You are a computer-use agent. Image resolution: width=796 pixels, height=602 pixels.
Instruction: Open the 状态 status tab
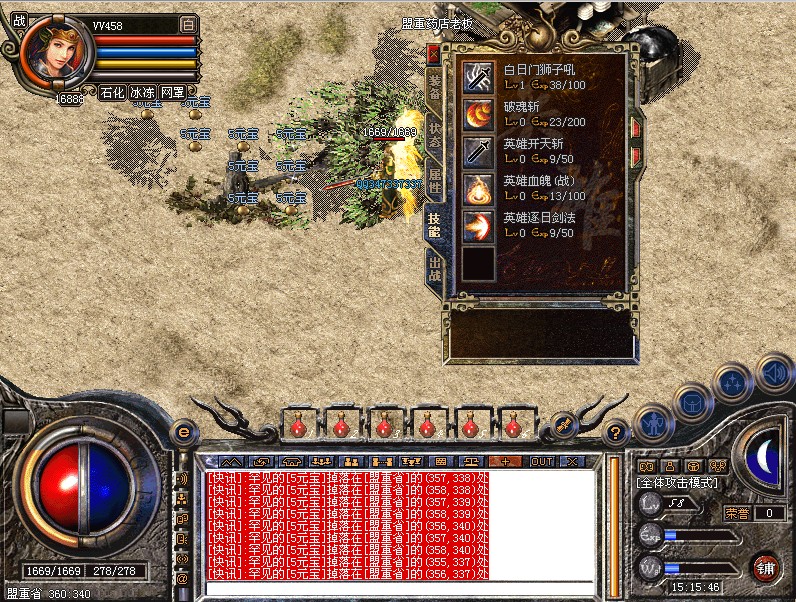tap(434, 132)
